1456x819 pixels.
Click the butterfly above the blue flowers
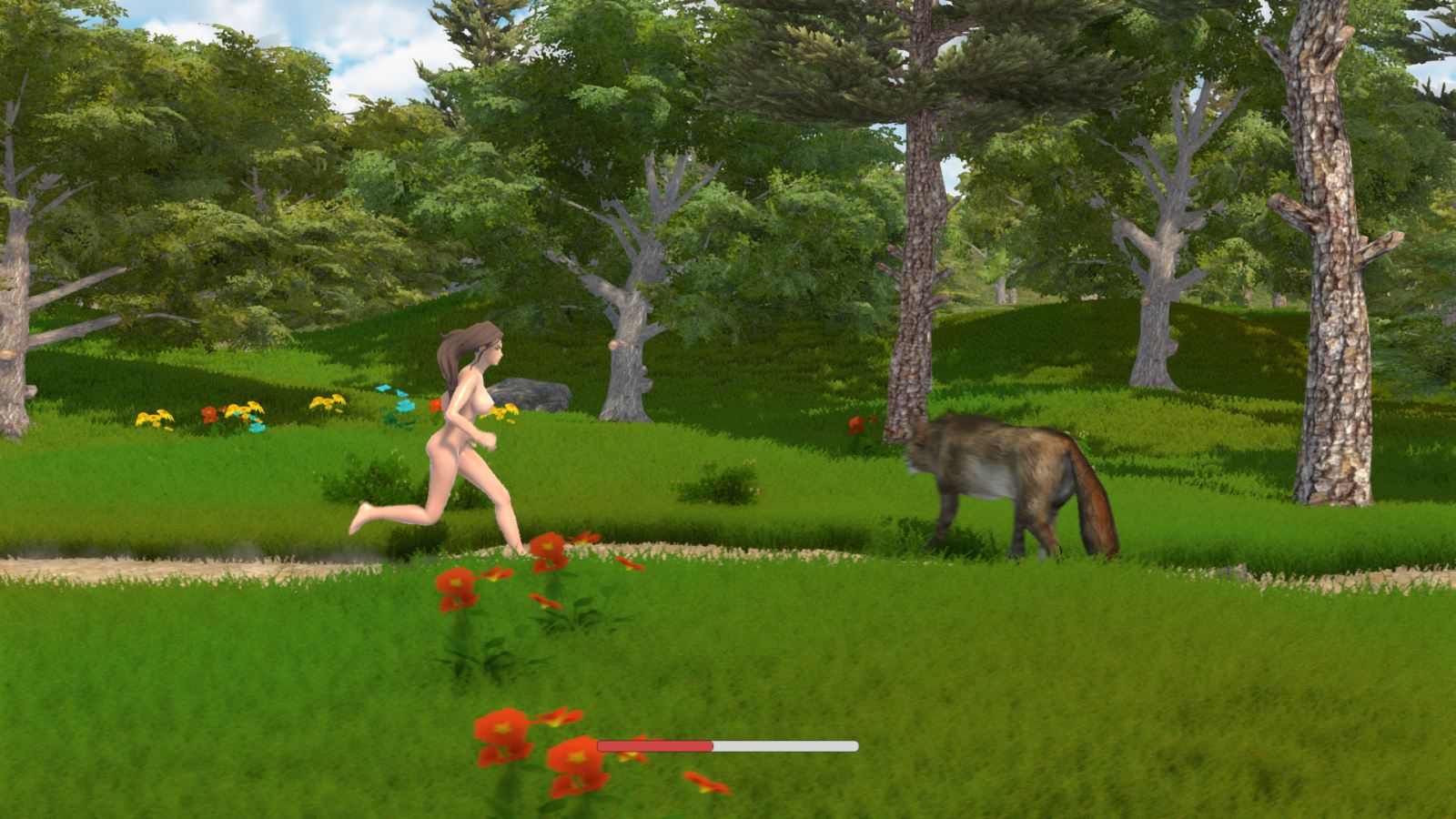[x=382, y=389]
